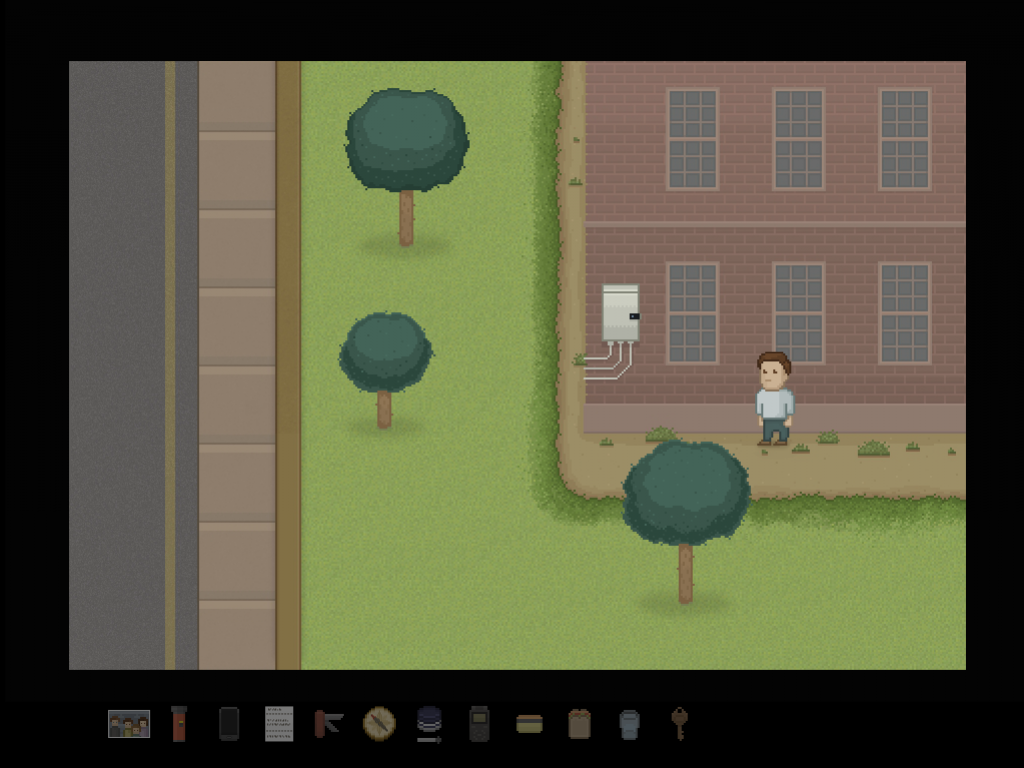Open the paper note item
This screenshot has width=1024, height=768.
pos(279,723)
